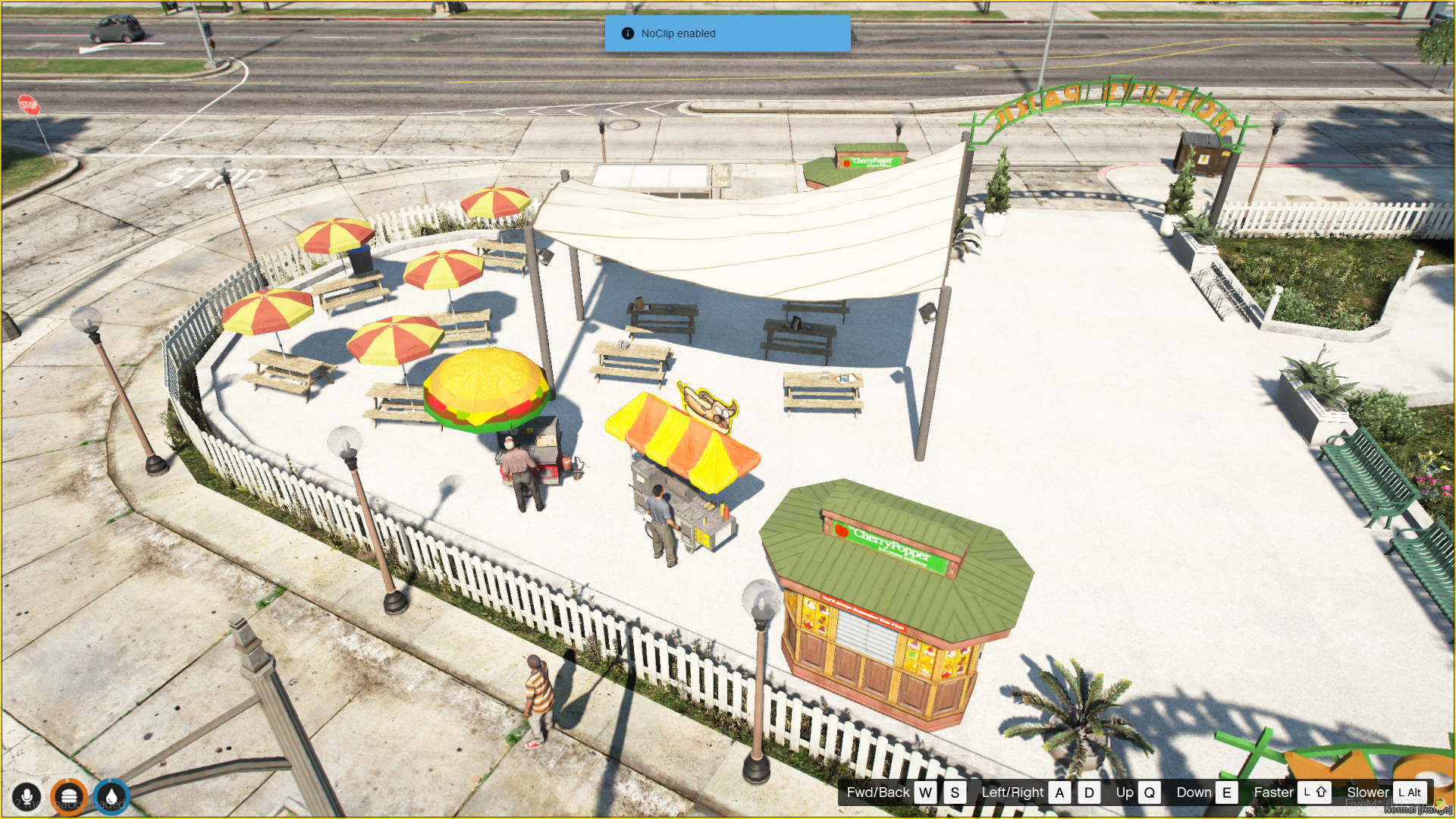The width and height of the screenshot is (1456, 819).
Task: Click the microphone voice icon
Action: (x=27, y=797)
